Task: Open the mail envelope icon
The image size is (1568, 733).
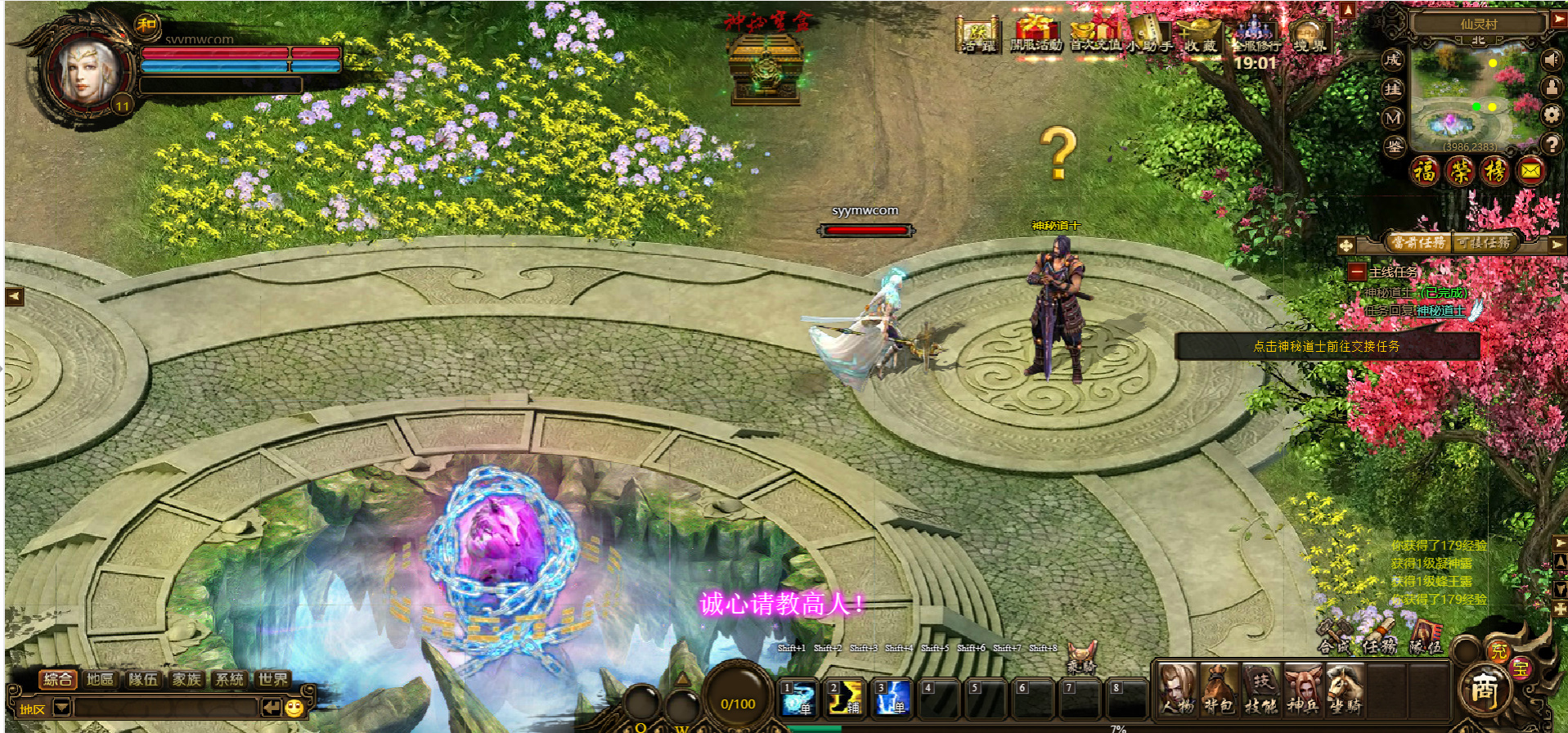Action: pyautogui.click(x=1530, y=171)
